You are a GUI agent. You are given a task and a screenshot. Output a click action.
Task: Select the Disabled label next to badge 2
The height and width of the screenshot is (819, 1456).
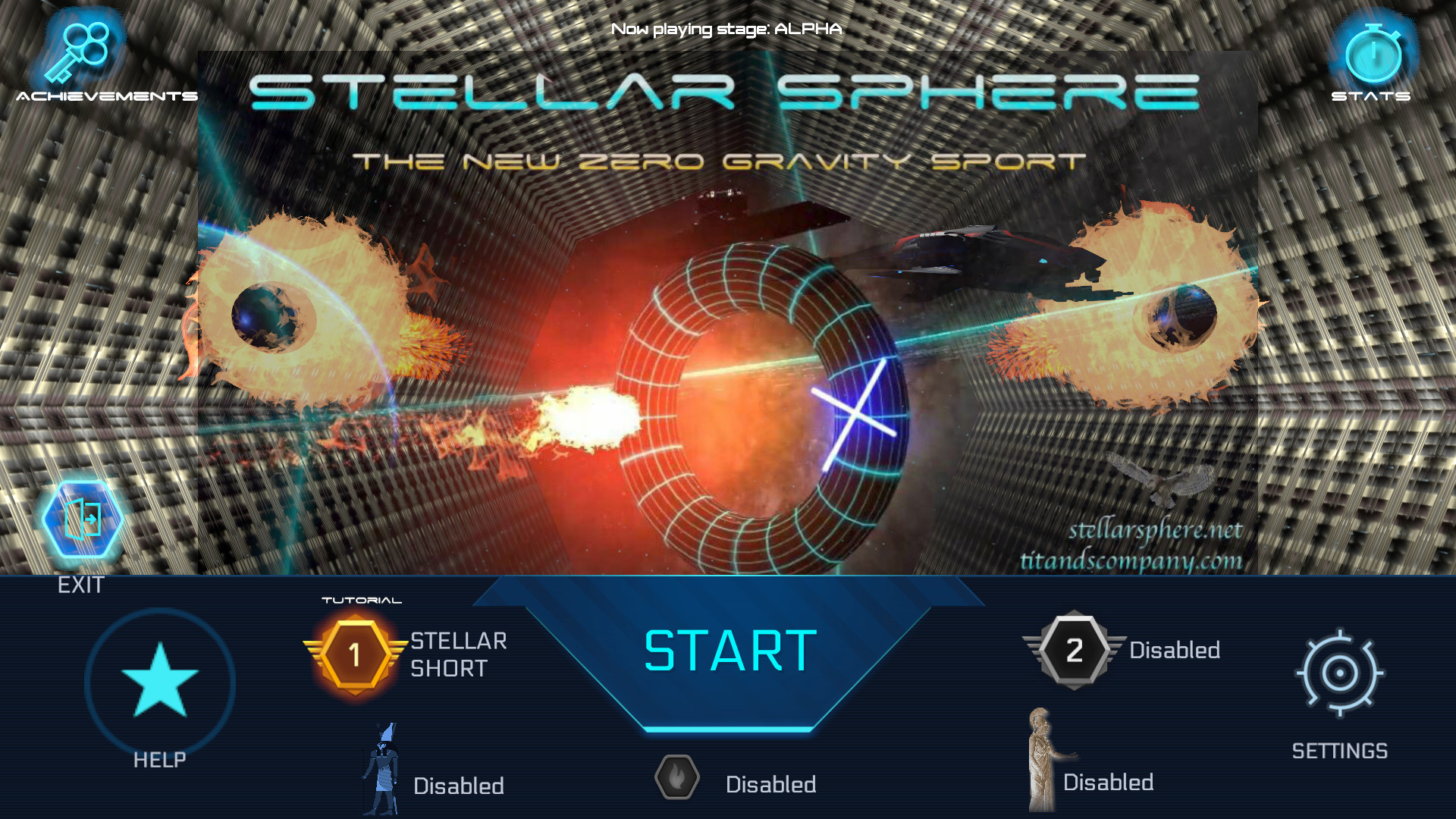[x=1175, y=650]
